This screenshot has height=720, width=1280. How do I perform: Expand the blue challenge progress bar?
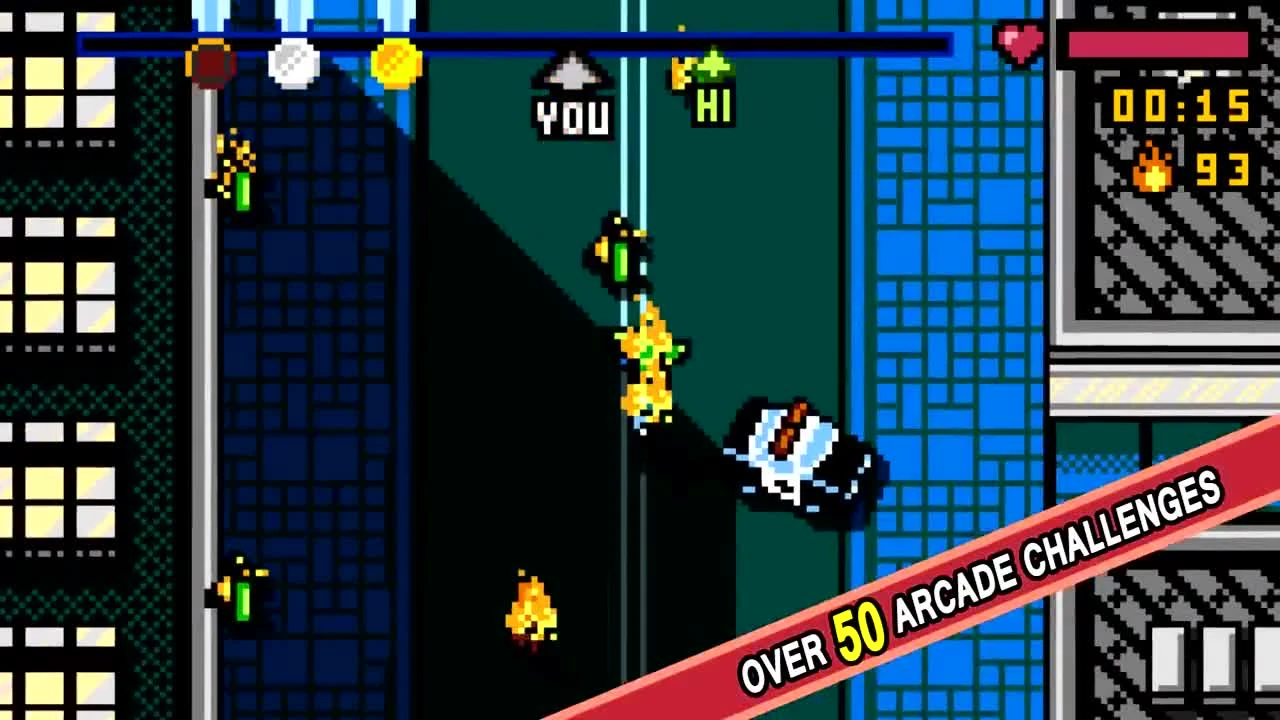[515, 40]
